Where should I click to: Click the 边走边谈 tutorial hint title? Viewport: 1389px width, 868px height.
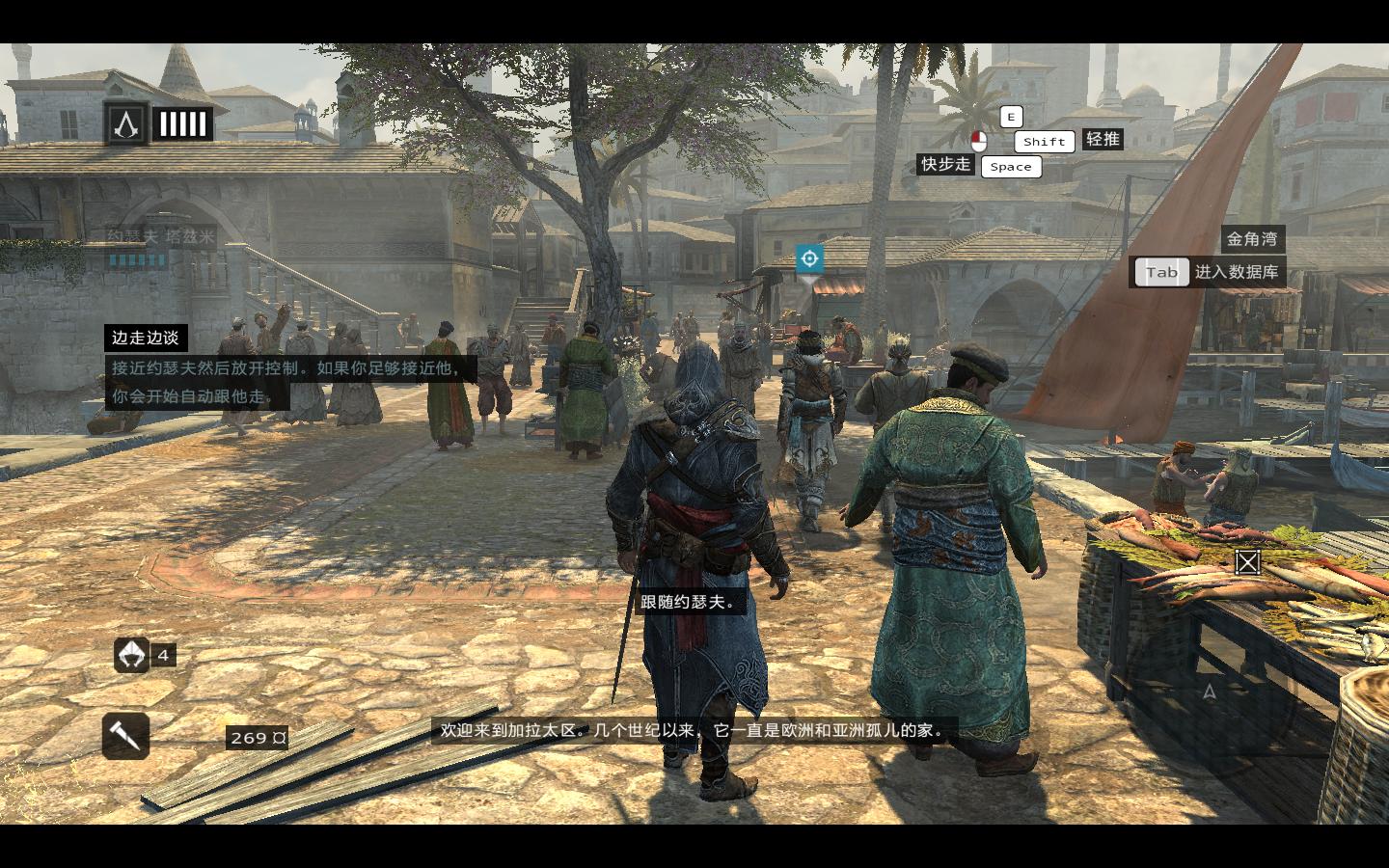[146, 338]
